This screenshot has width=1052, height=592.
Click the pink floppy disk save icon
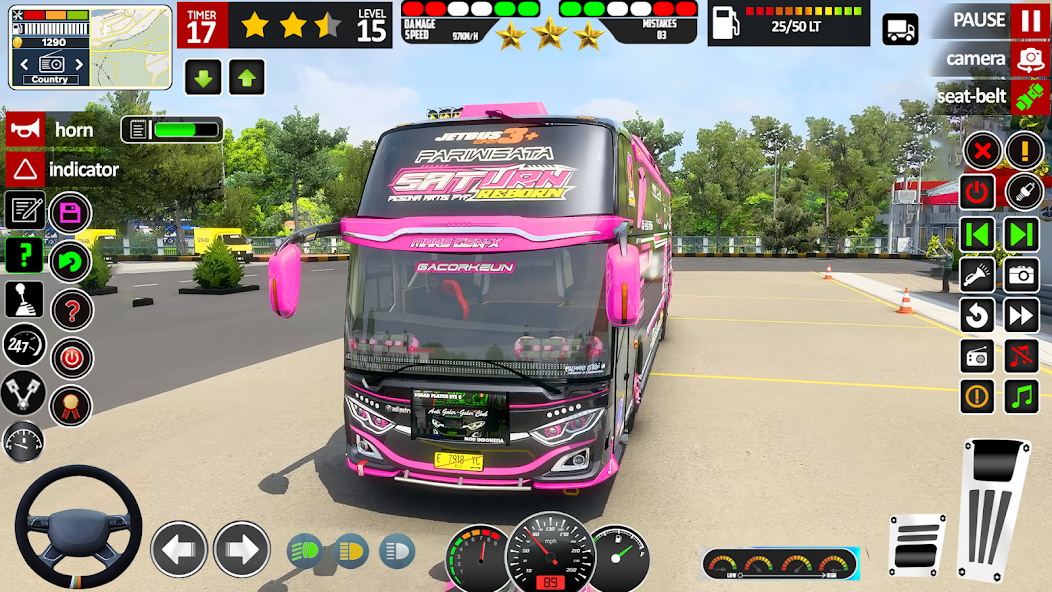coord(70,212)
